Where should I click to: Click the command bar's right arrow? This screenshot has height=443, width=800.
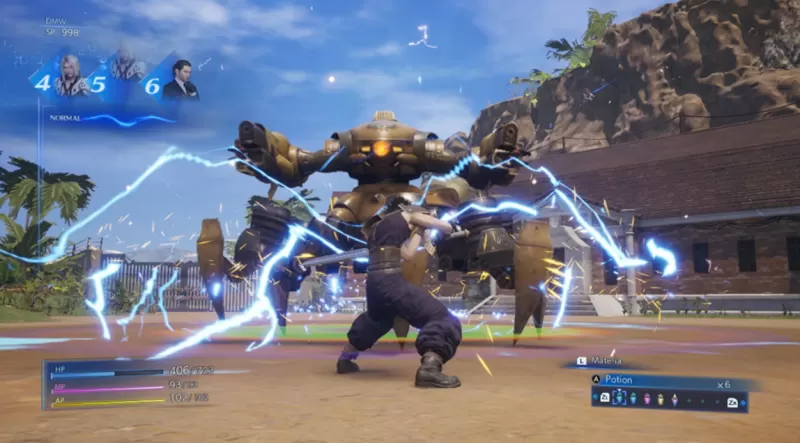coord(744,402)
